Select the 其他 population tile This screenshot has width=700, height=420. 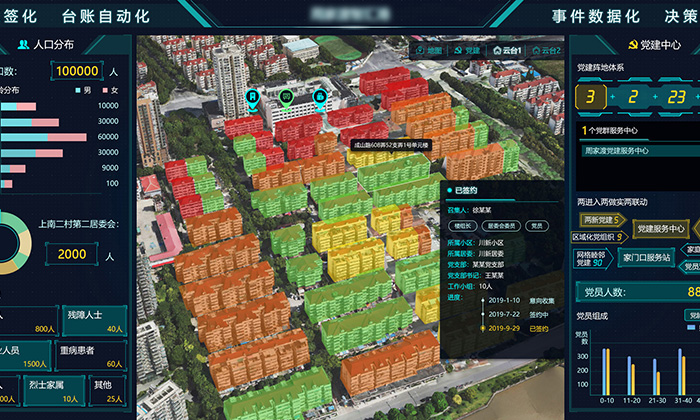point(108,390)
